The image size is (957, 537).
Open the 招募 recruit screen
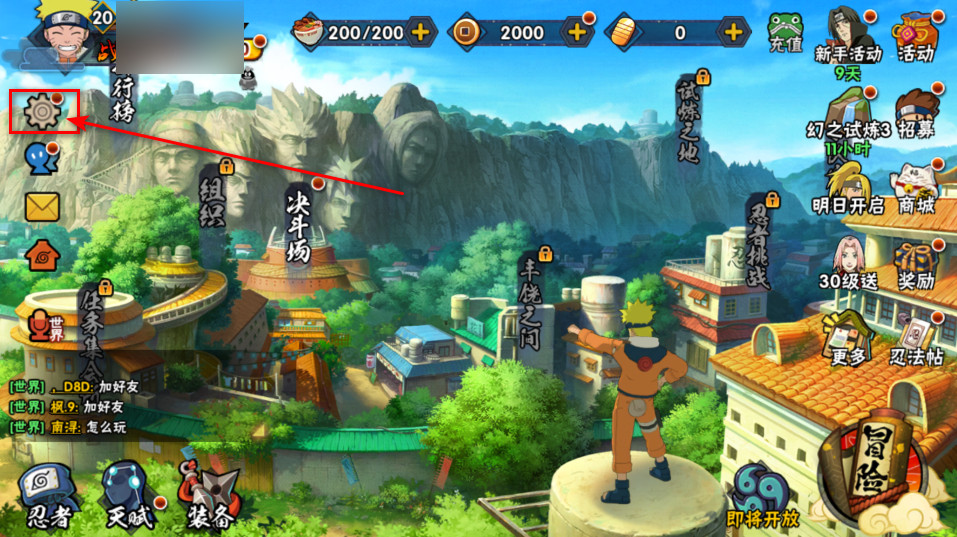914,112
